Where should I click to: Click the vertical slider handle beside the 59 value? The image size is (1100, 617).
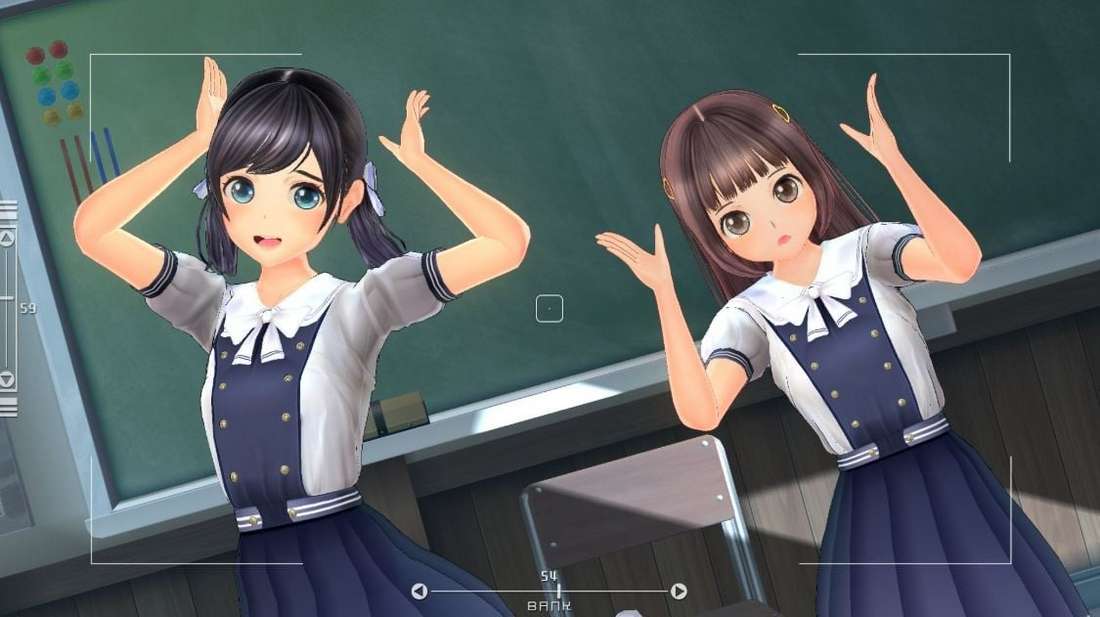[7, 298]
